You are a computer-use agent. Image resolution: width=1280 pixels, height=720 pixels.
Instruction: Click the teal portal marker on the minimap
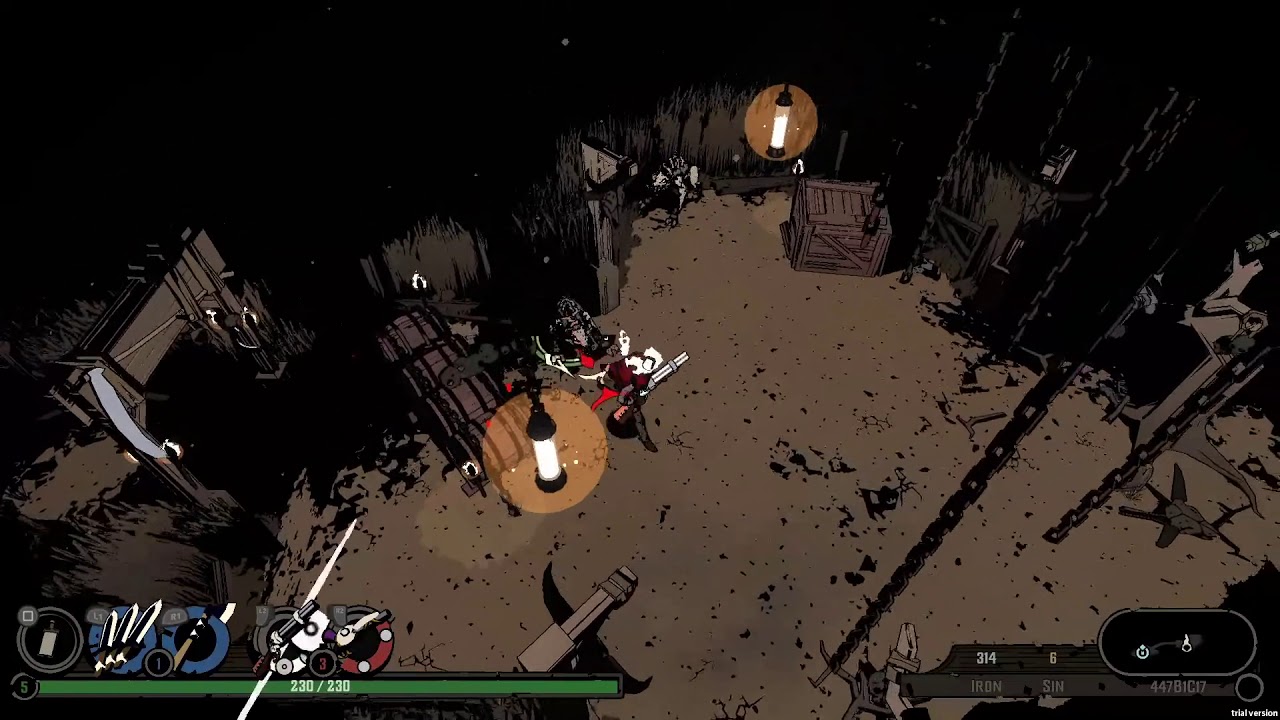[x=1143, y=652]
